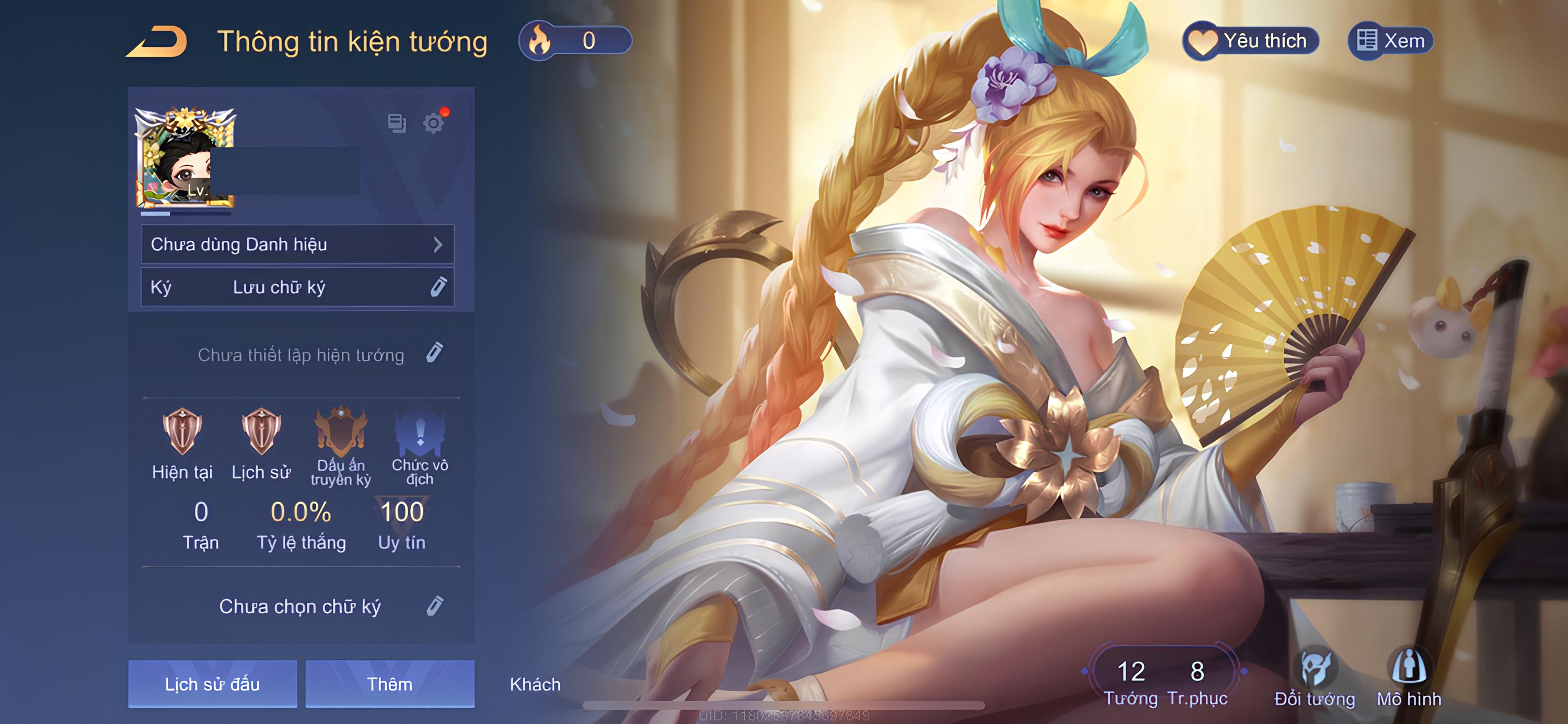Open the Lịch sử đấu tab

[212, 684]
